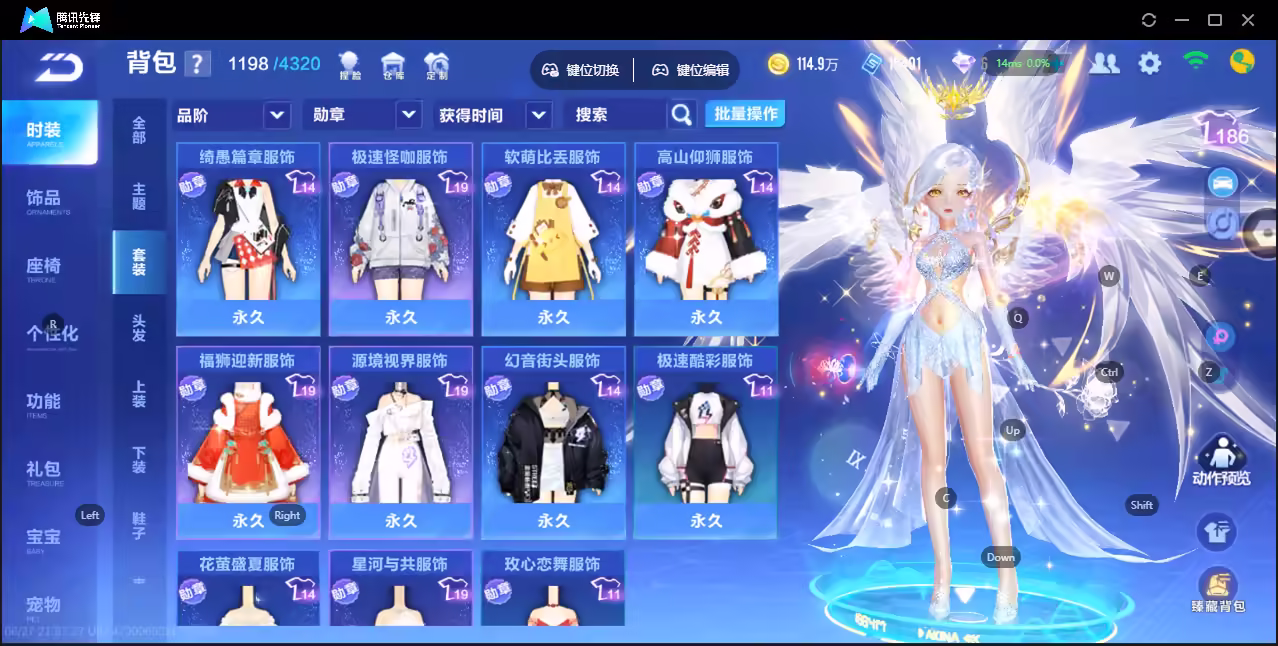Show the 头发 sub-category
1278x646 pixels.
pos(139,328)
